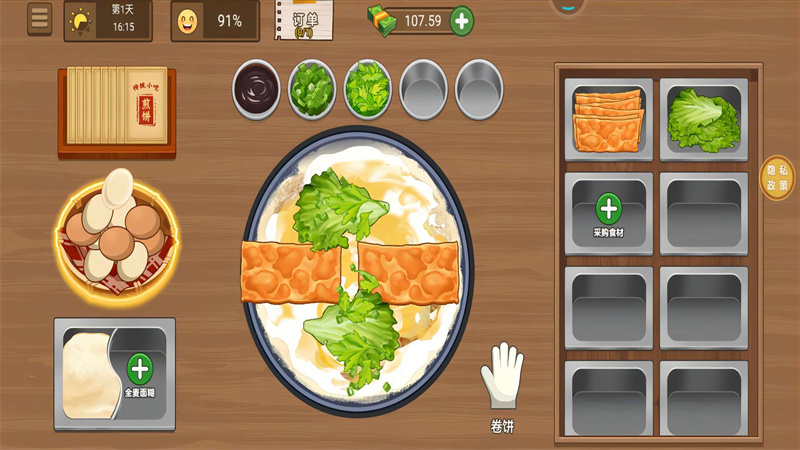This screenshot has width=800, height=450.
Task: Choose the cilantro bowl
Action: pos(368,89)
